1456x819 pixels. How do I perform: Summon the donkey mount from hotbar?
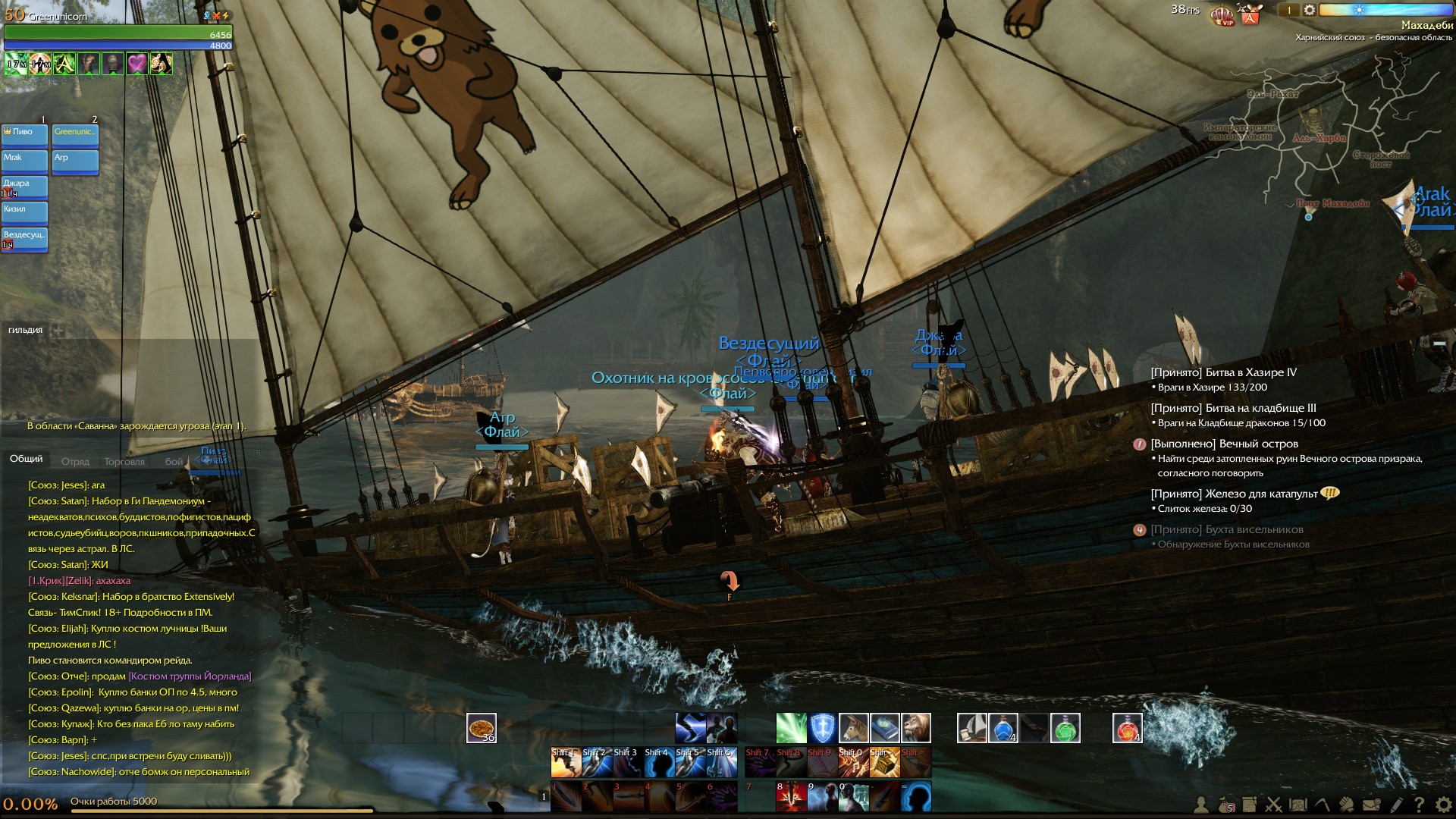click(x=853, y=728)
